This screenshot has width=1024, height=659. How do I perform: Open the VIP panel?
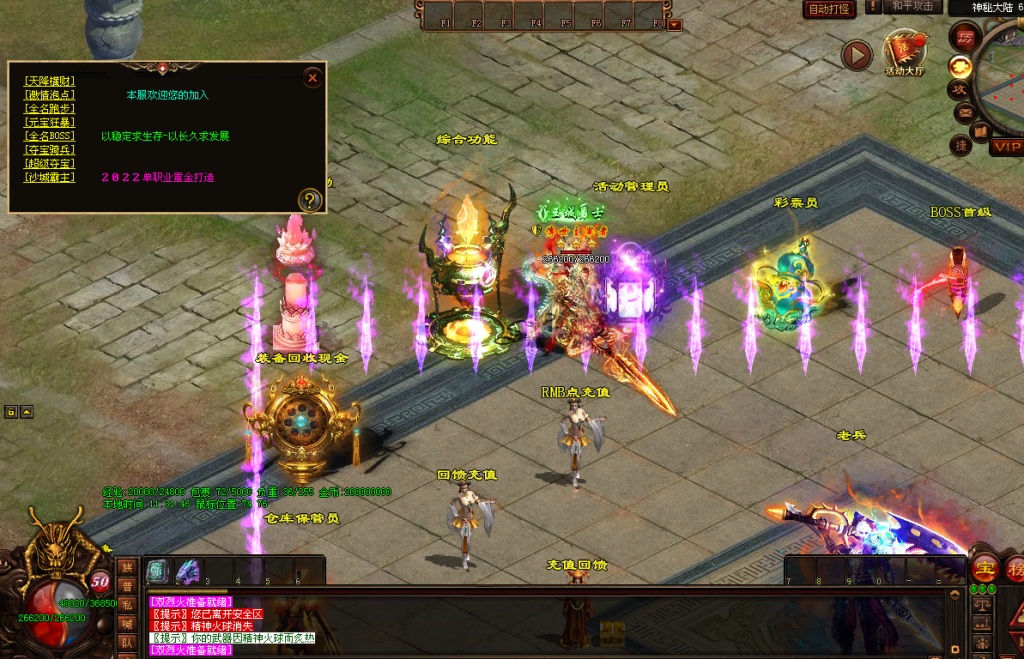coord(1006,147)
